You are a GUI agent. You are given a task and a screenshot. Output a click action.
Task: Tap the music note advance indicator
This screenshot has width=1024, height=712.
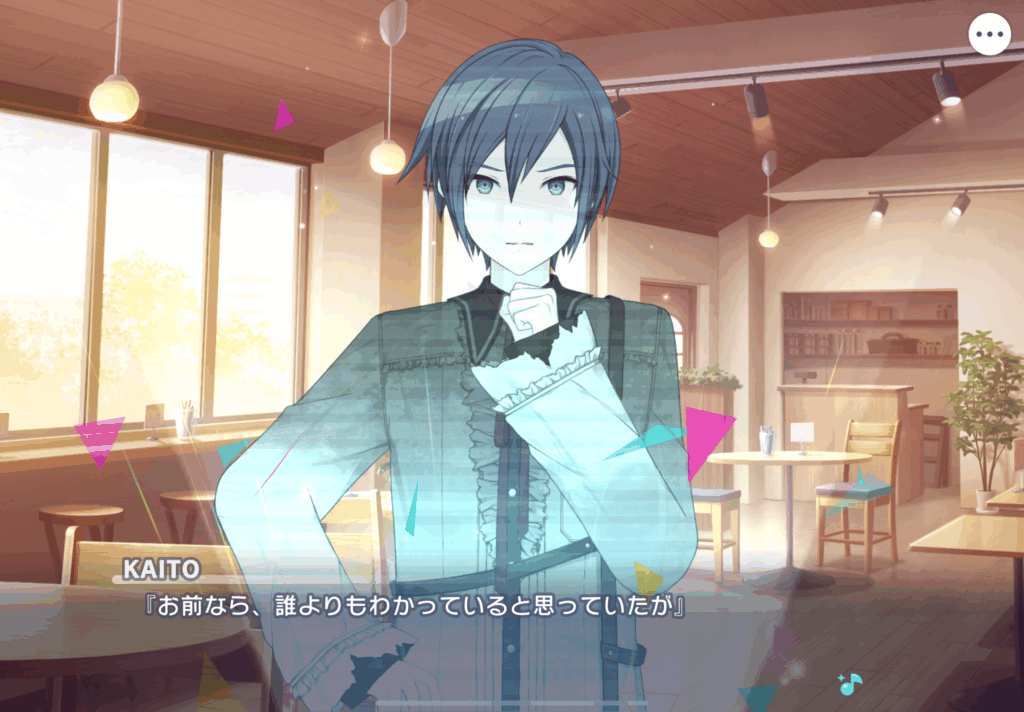click(x=850, y=684)
